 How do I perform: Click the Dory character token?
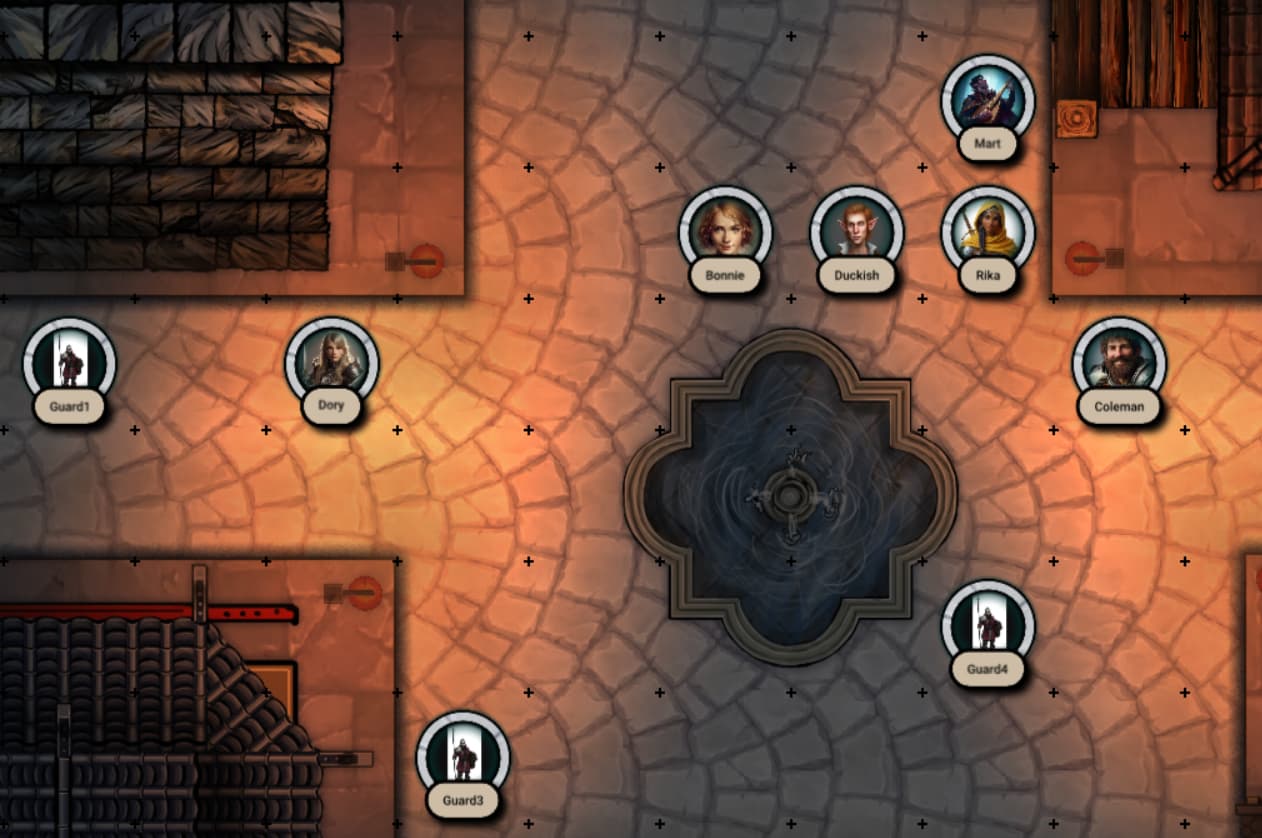[331, 363]
